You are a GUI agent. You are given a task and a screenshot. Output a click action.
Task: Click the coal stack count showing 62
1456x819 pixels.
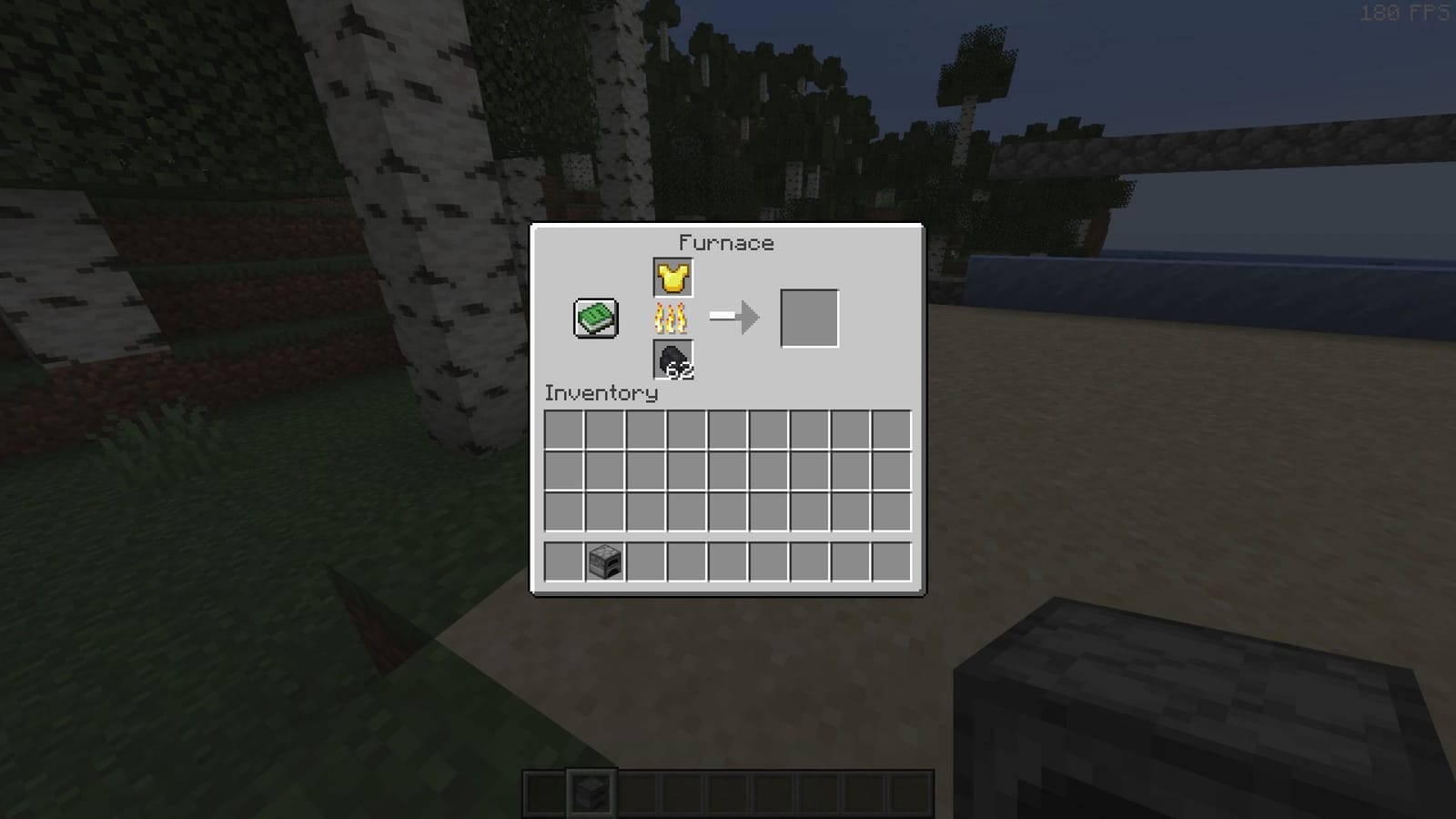coord(681,372)
